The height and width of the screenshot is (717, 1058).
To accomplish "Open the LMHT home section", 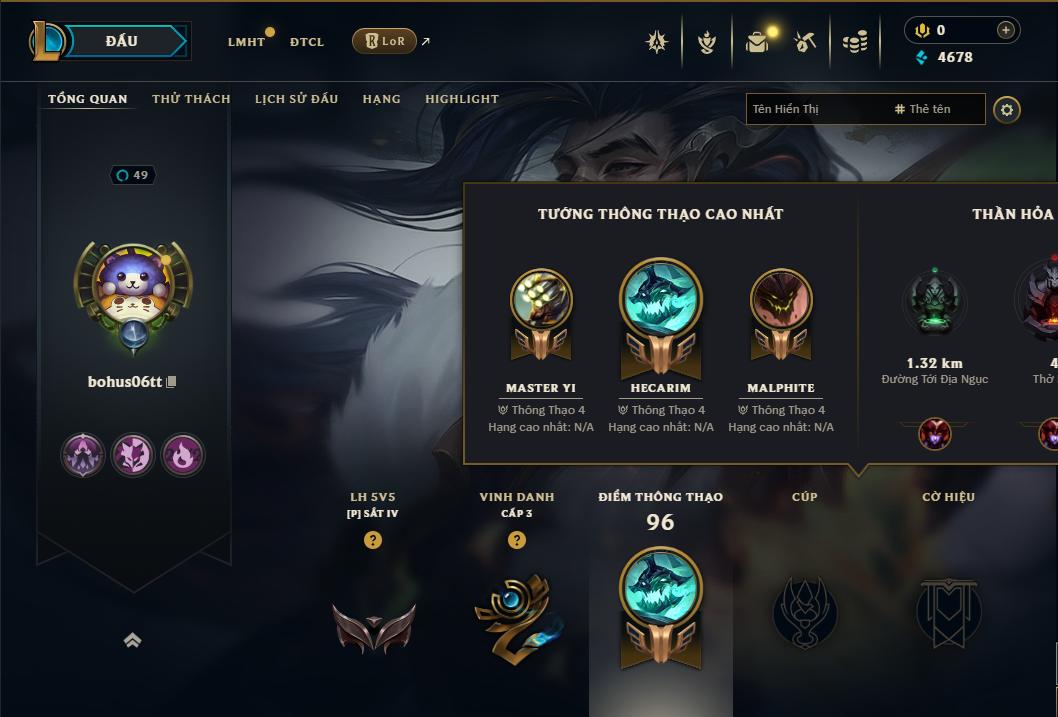I will [x=246, y=42].
